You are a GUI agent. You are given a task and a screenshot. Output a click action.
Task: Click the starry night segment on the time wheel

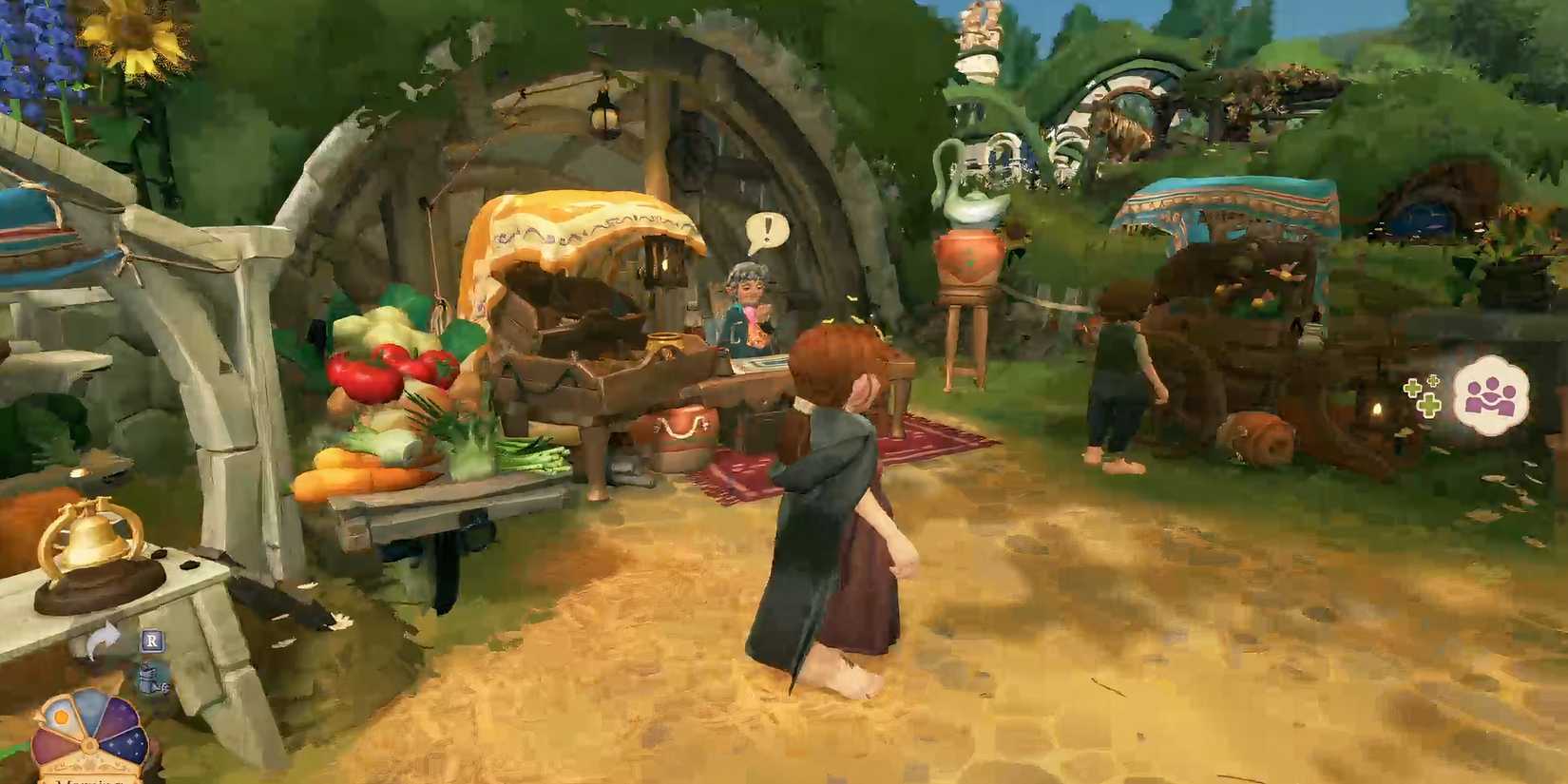point(127,744)
